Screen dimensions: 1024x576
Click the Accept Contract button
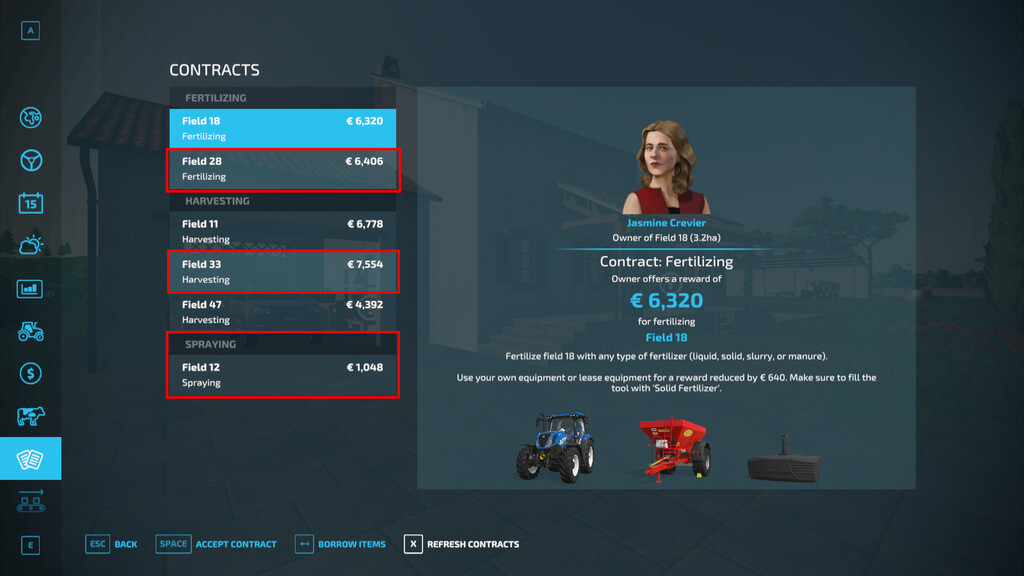point(217,544)
